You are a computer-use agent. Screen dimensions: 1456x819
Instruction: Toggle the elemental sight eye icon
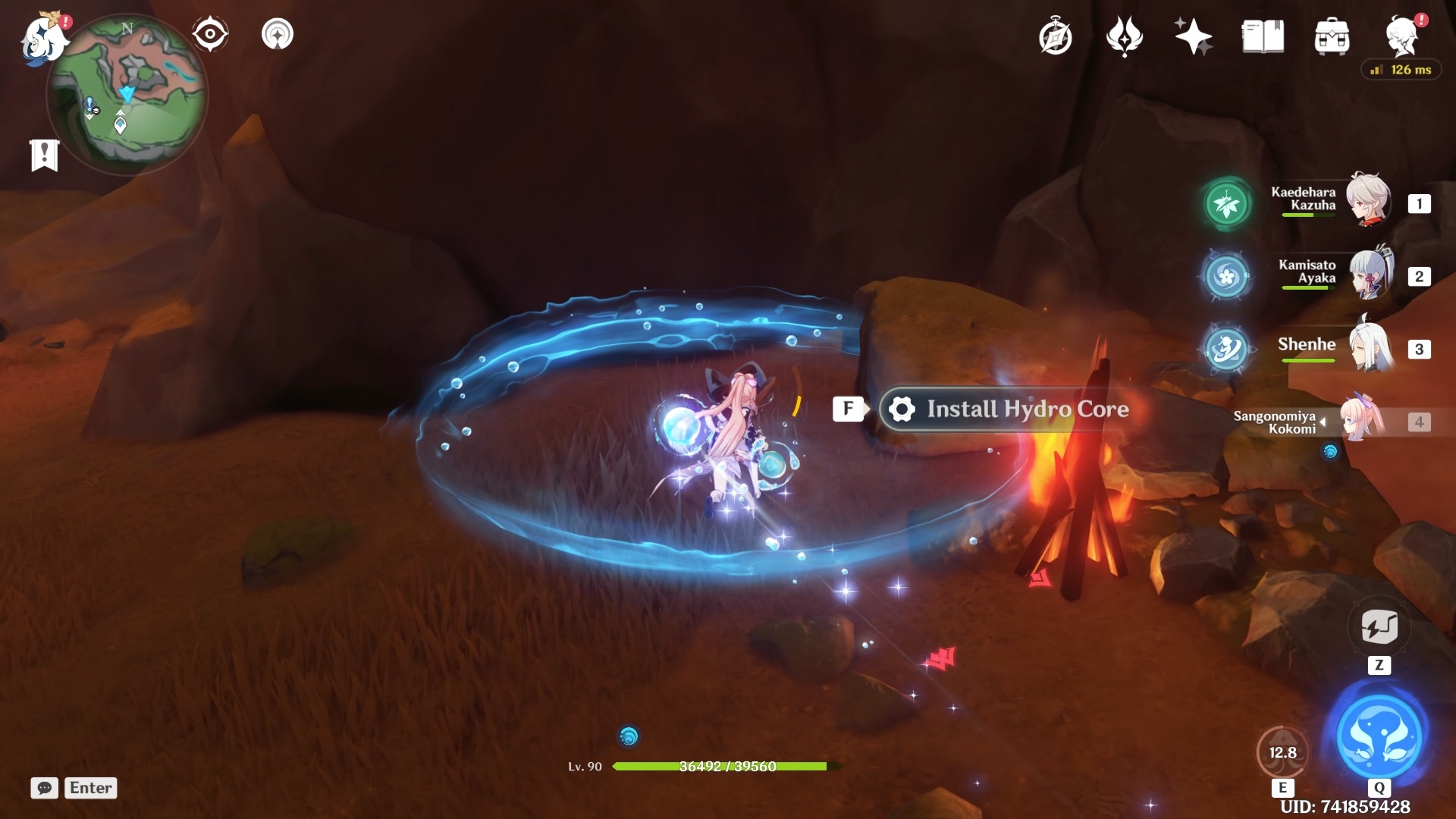pos(209,34)
